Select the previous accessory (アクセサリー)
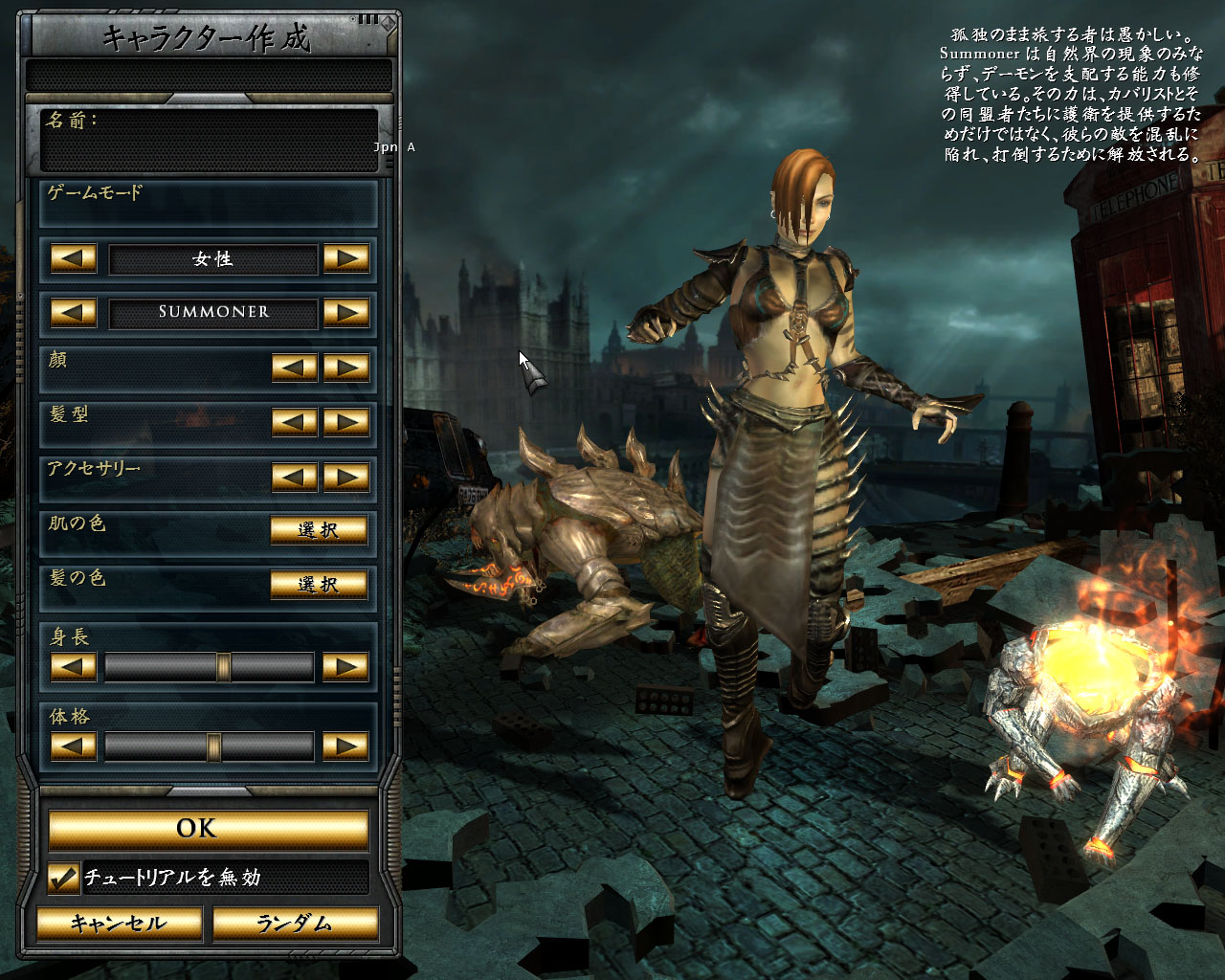This screenshot has height=980, width=1225. pyautogui.click(x=295, y=477)
